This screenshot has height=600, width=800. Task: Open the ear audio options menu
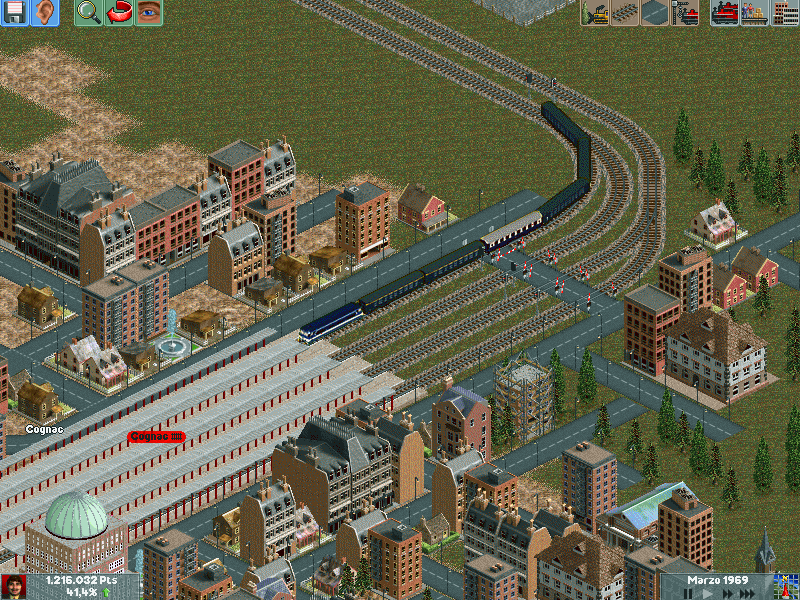(x=45, y=13)
